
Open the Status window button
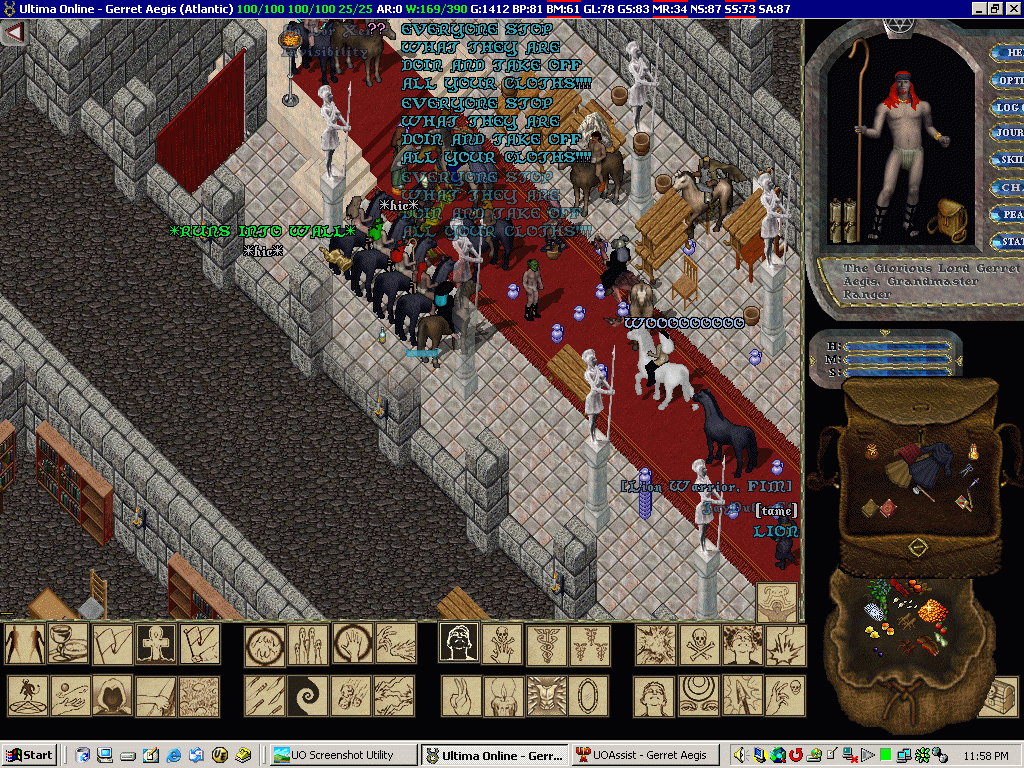tap(1008, 241)
